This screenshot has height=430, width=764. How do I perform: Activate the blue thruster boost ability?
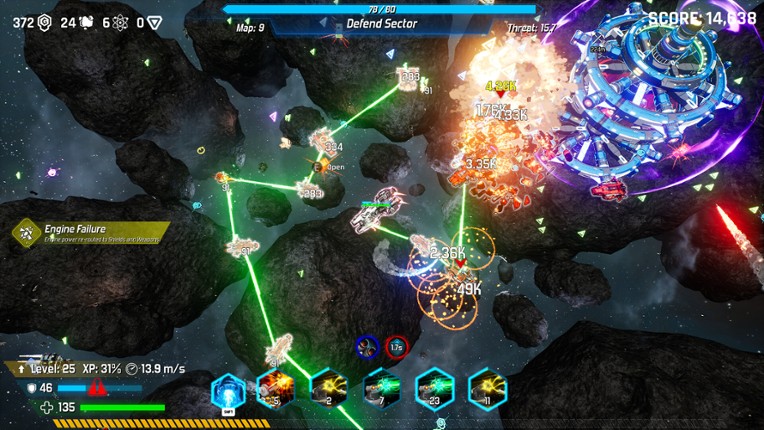click(x=229, y=390)
